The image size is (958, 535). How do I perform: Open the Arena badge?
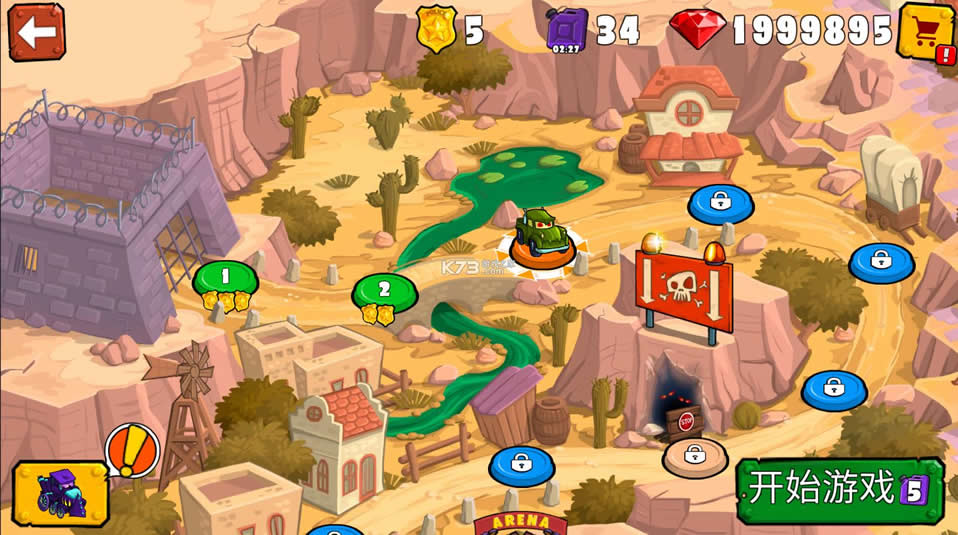[x=520, y=524]
